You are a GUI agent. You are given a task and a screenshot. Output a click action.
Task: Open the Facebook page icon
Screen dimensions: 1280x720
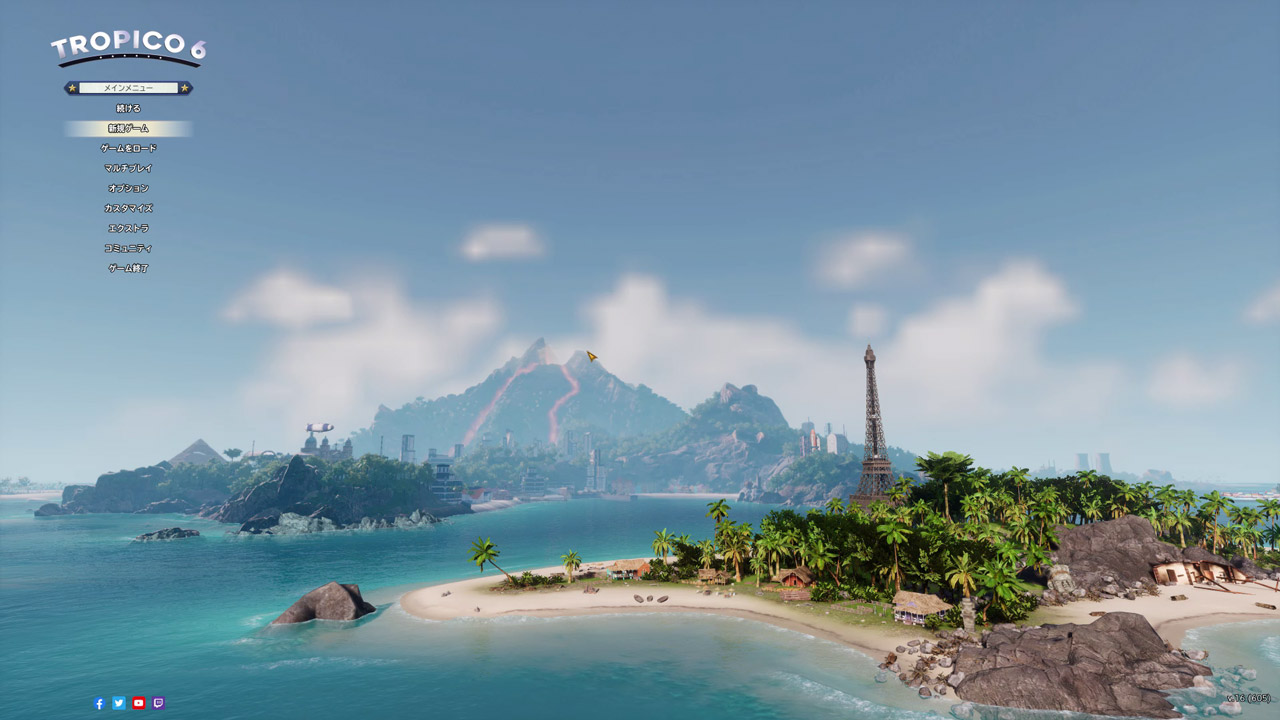coord(98,703)
